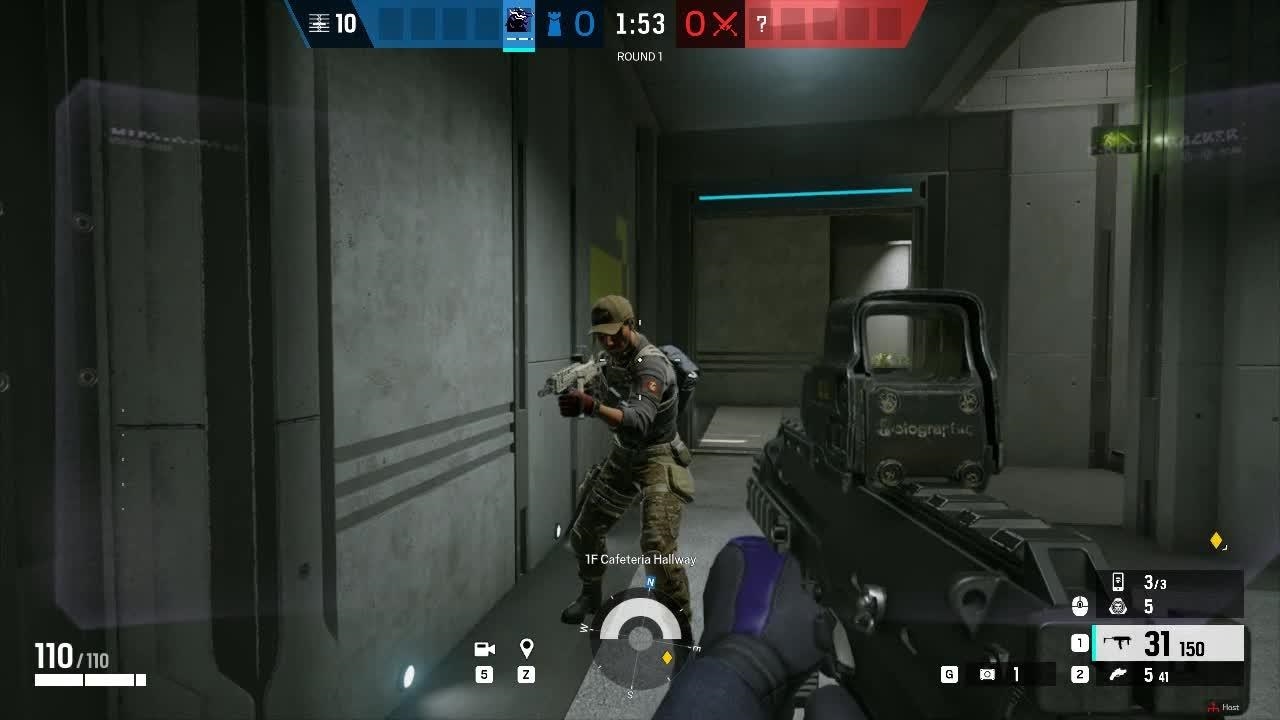Select the gadget slot with count 1

[988, 675]
